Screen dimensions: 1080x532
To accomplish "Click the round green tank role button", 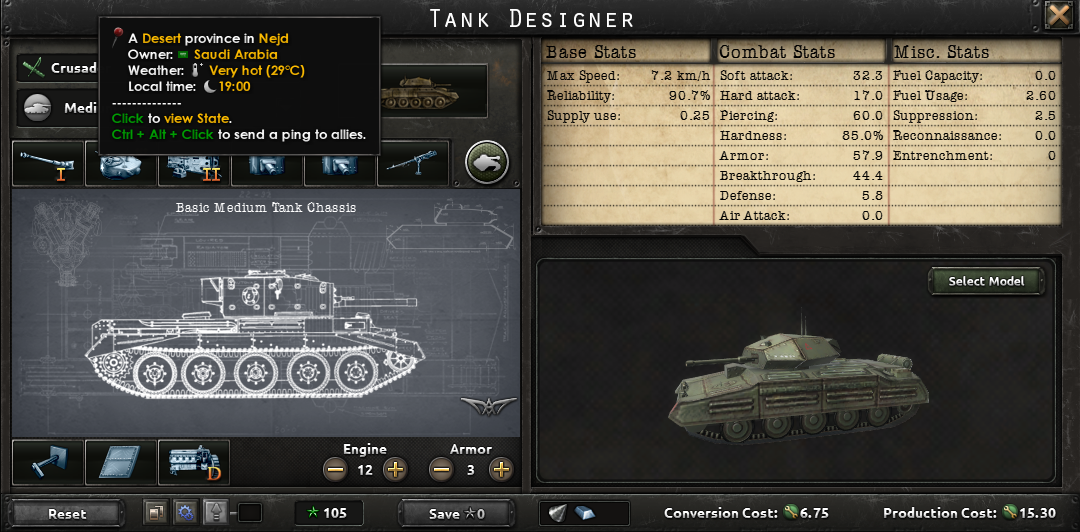I will [x=487, y=162].
